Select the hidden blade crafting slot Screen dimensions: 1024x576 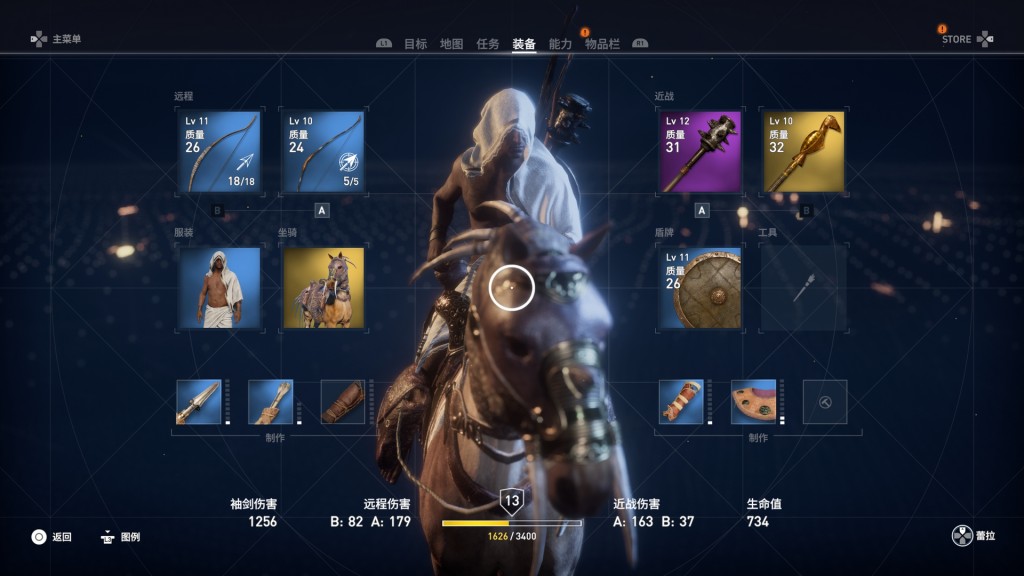click(198, 402)
